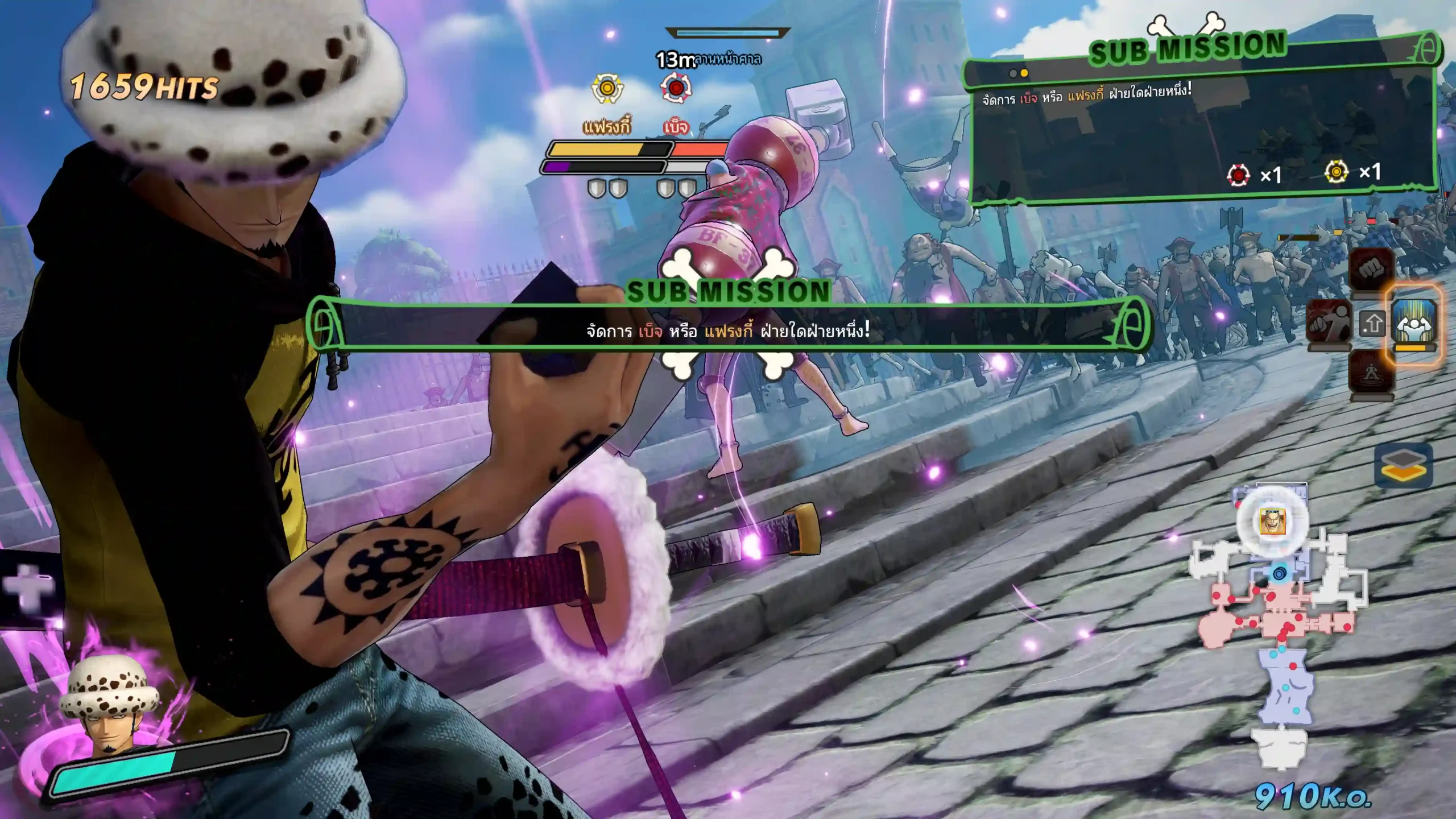Target the yellow Franky marker icon
Image resolution: width=1456 pixels, height=819 pixels.
click(x=607, y=89)
